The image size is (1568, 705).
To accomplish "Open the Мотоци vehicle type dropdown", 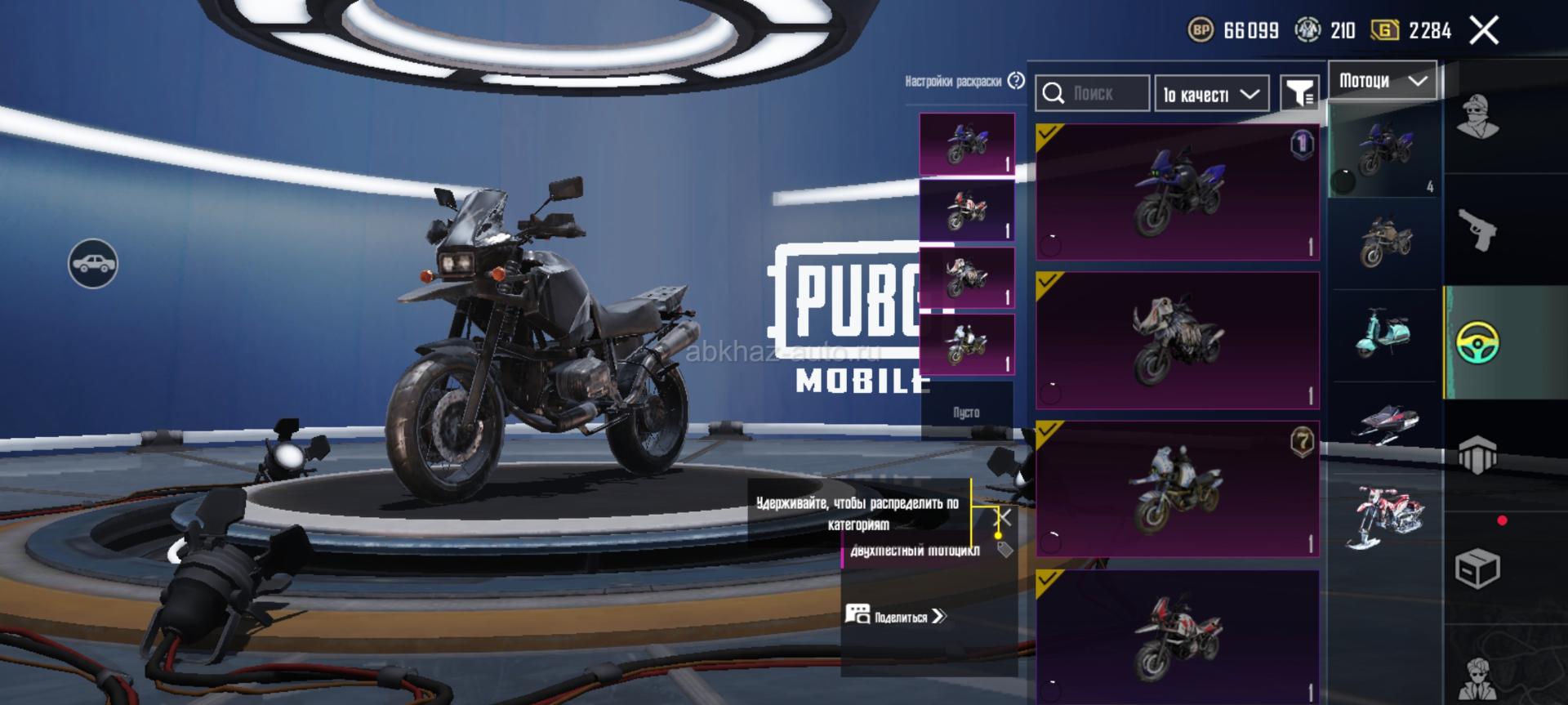I will coord(1383,81).
